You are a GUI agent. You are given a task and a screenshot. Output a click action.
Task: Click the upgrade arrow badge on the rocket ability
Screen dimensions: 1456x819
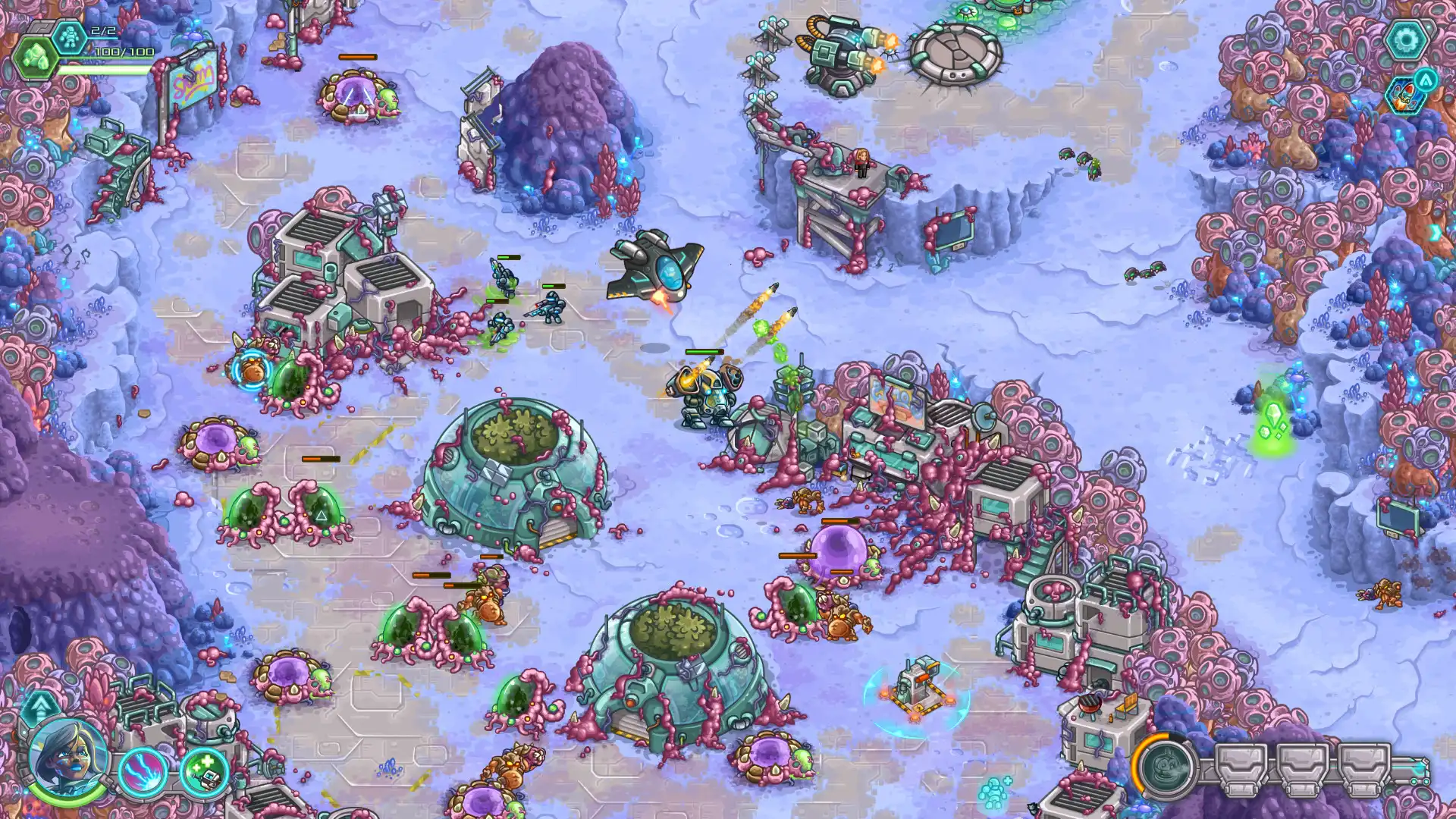coord(1425,80)
